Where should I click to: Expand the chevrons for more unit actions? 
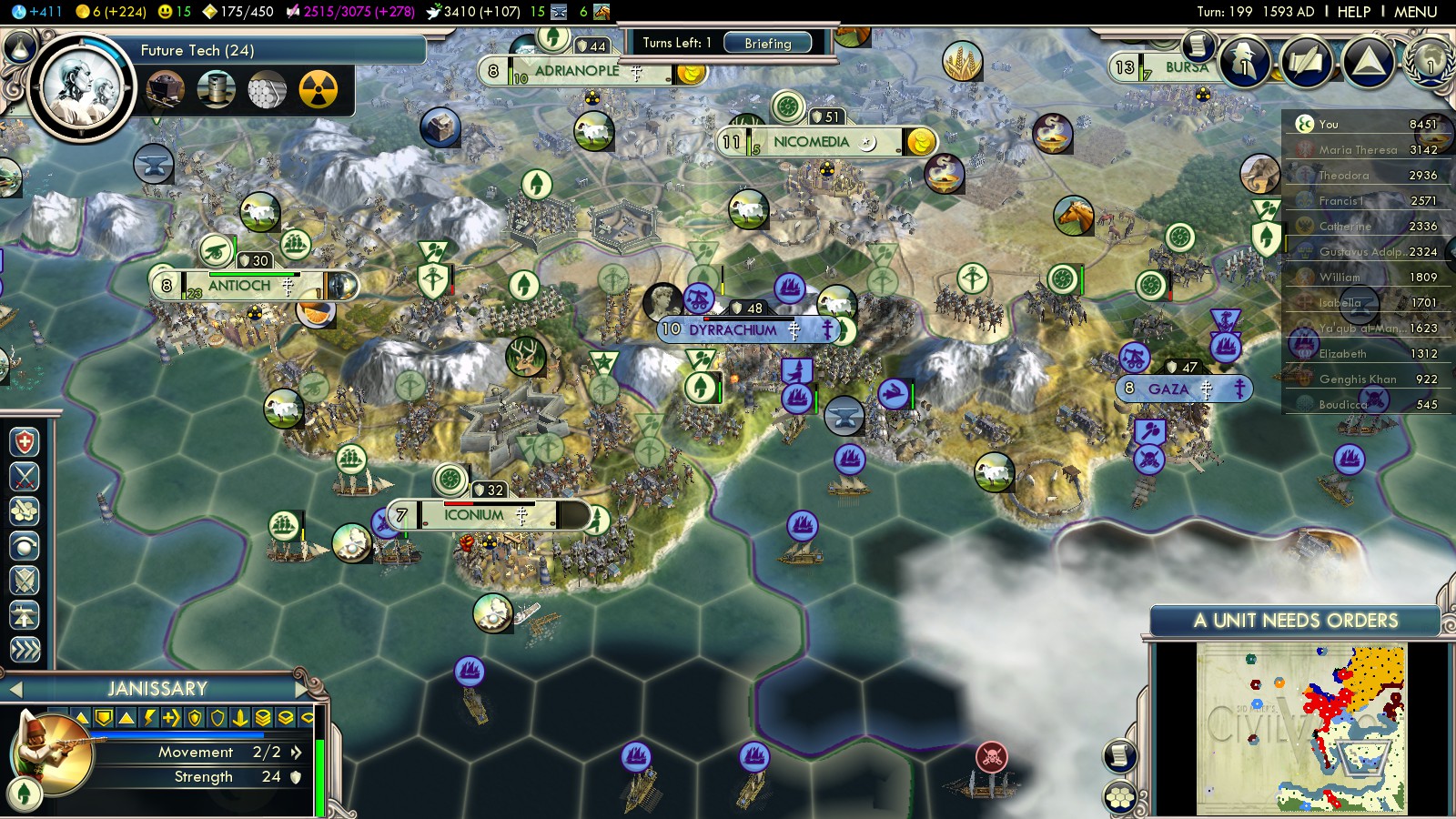(25, 649)
